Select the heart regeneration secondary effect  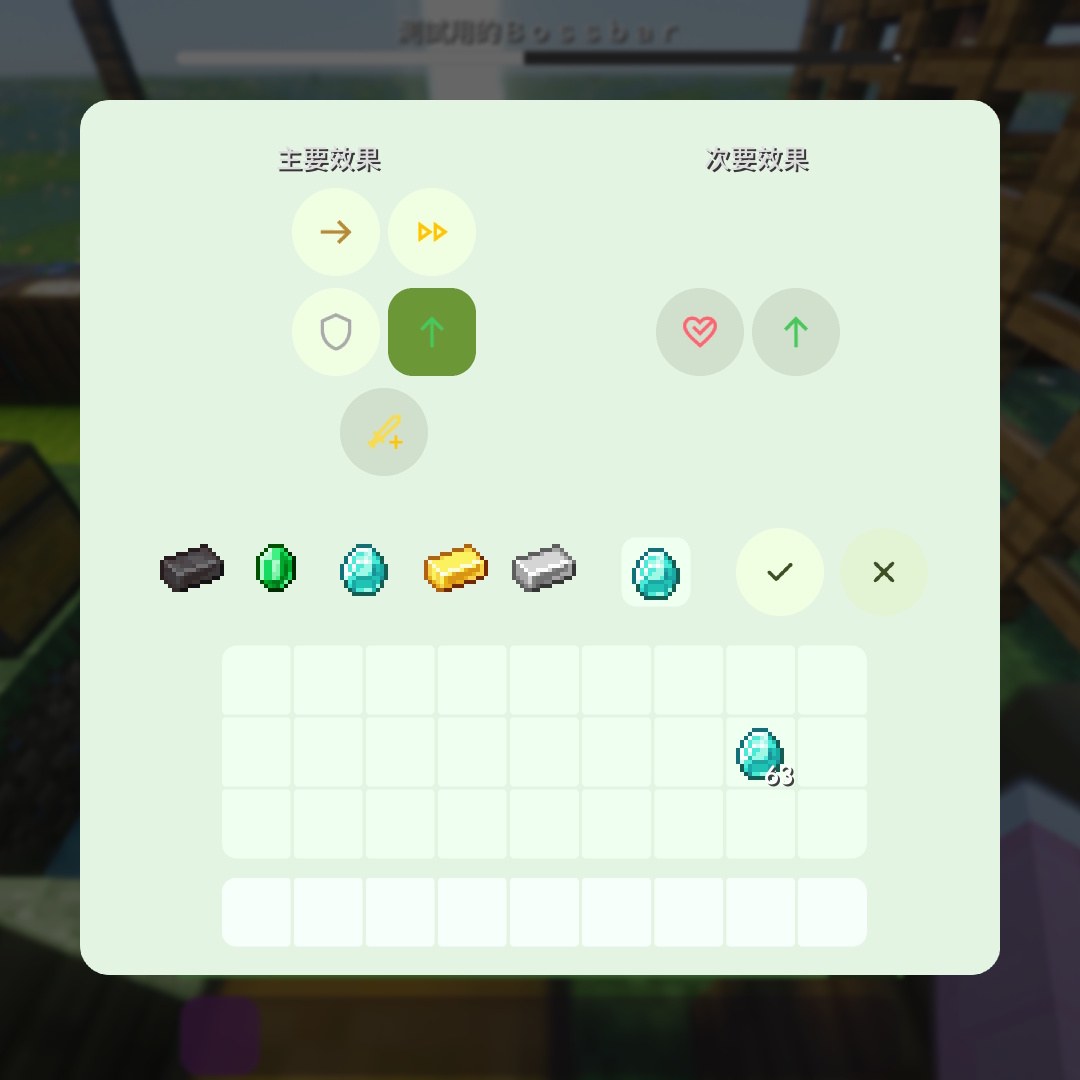point(700,332)
